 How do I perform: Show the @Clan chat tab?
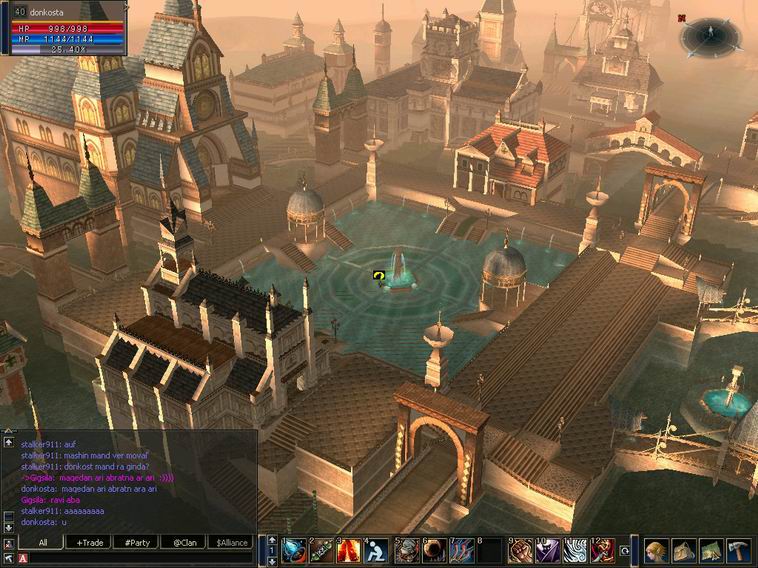[x=183, y=542]
